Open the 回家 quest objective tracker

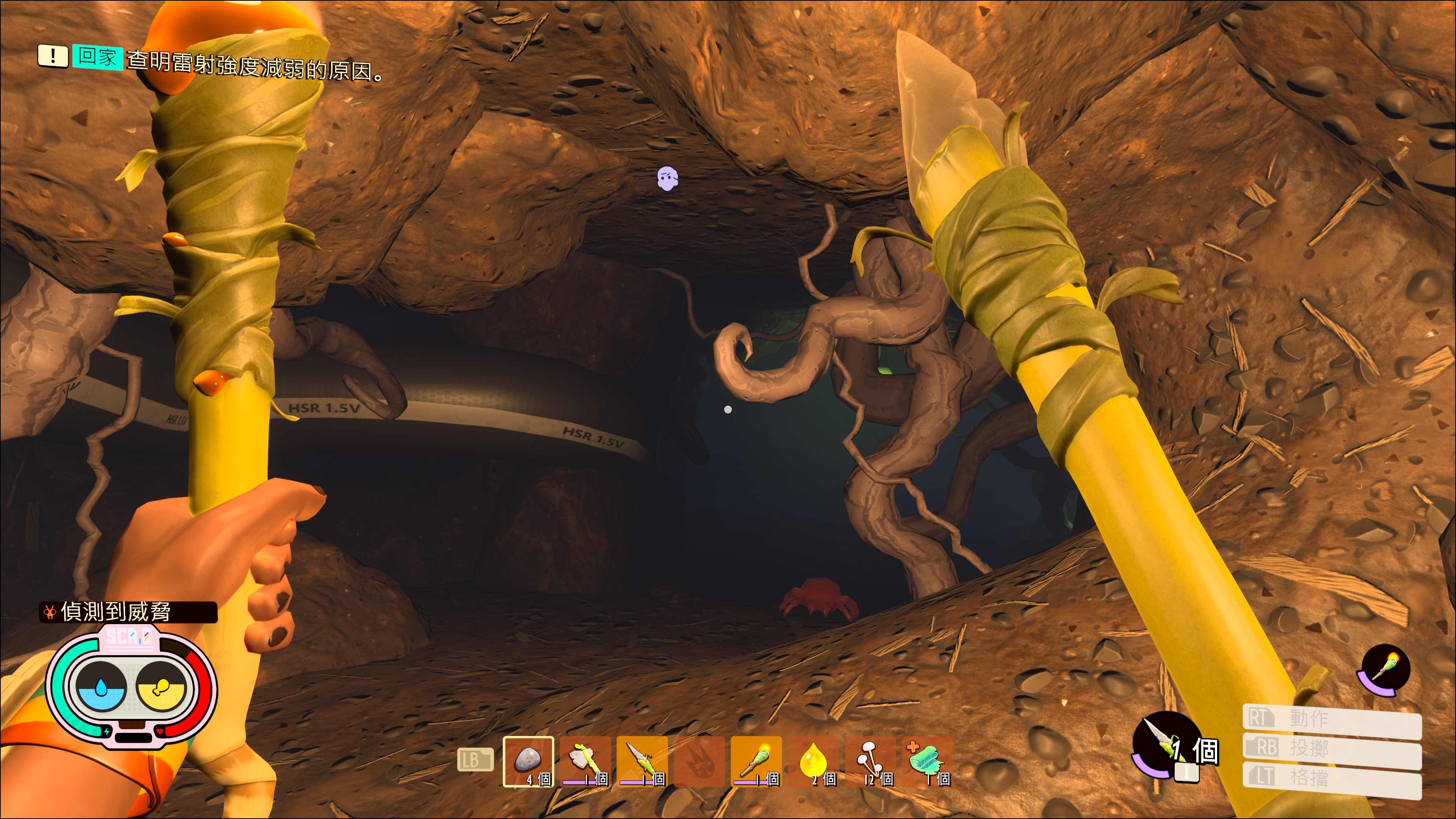click(x=97, y=56)
